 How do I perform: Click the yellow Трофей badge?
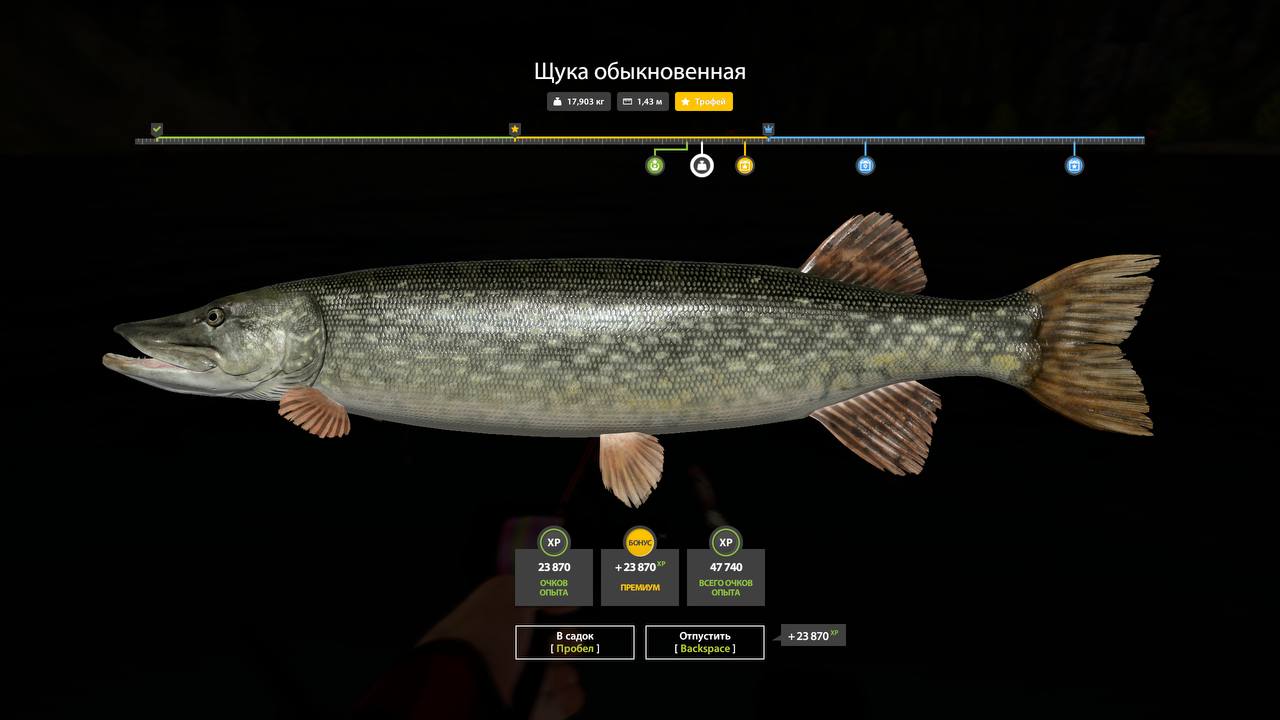pyautogui.click(x=704, y=102)
